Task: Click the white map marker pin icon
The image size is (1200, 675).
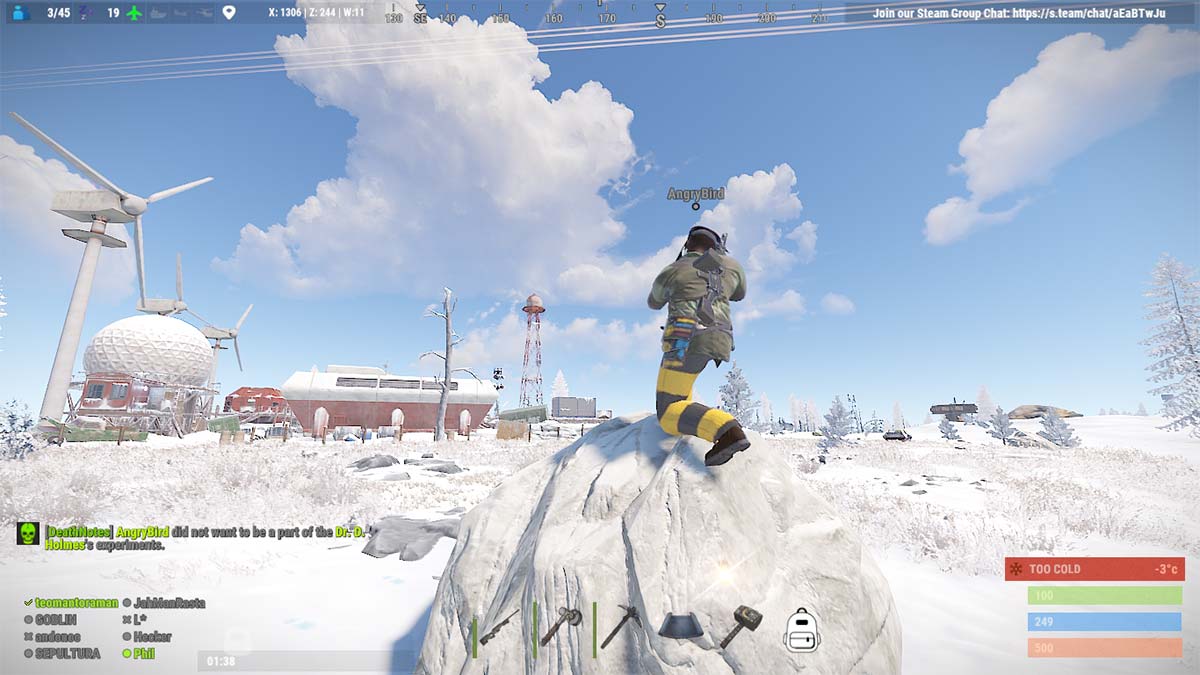Action: pos(229,13)
